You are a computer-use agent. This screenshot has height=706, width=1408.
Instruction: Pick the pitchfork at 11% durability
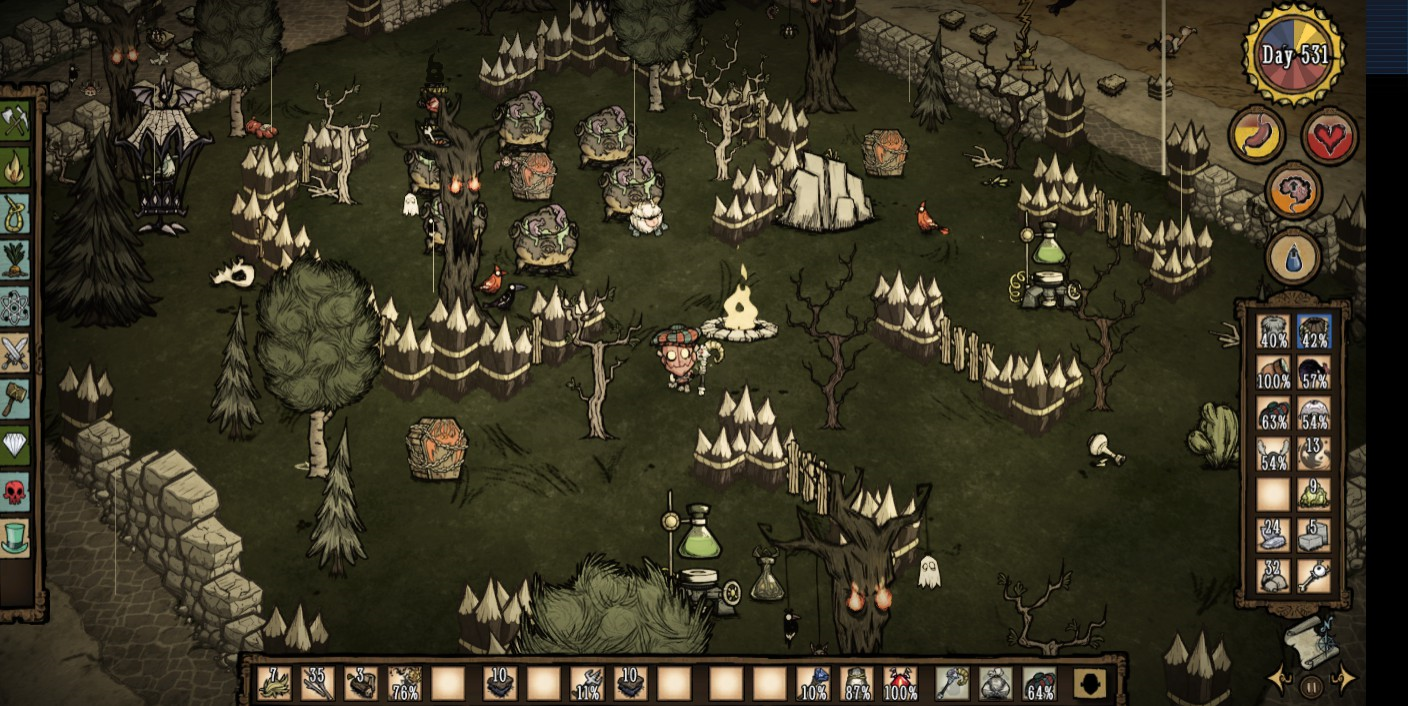coord(586,683)
